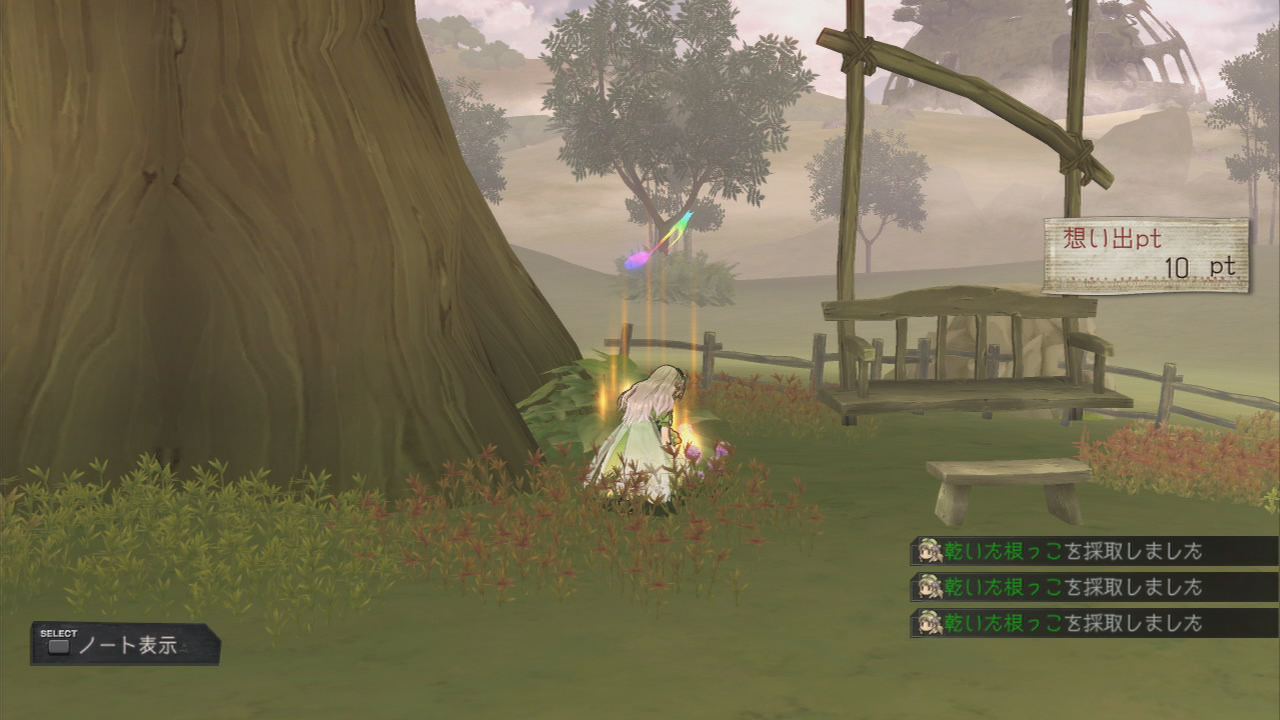This screenshot has height=720, width=1280.
Task: Open the ノート表示 note display panel
Action: [125, 645]
